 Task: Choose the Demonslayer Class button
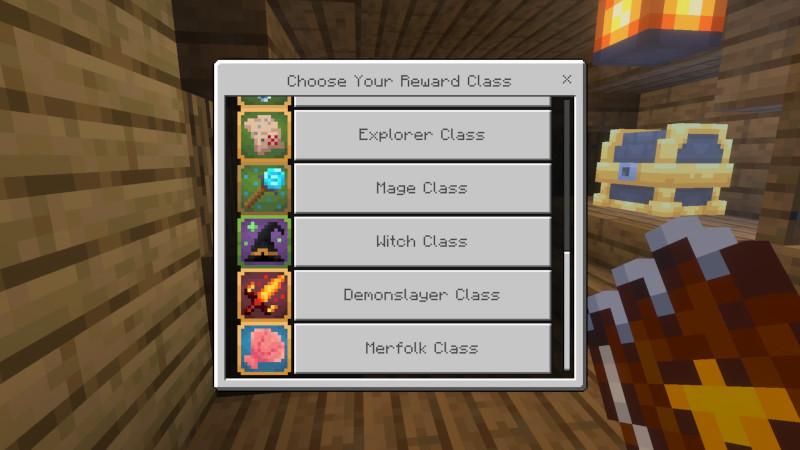coord(421,295)
